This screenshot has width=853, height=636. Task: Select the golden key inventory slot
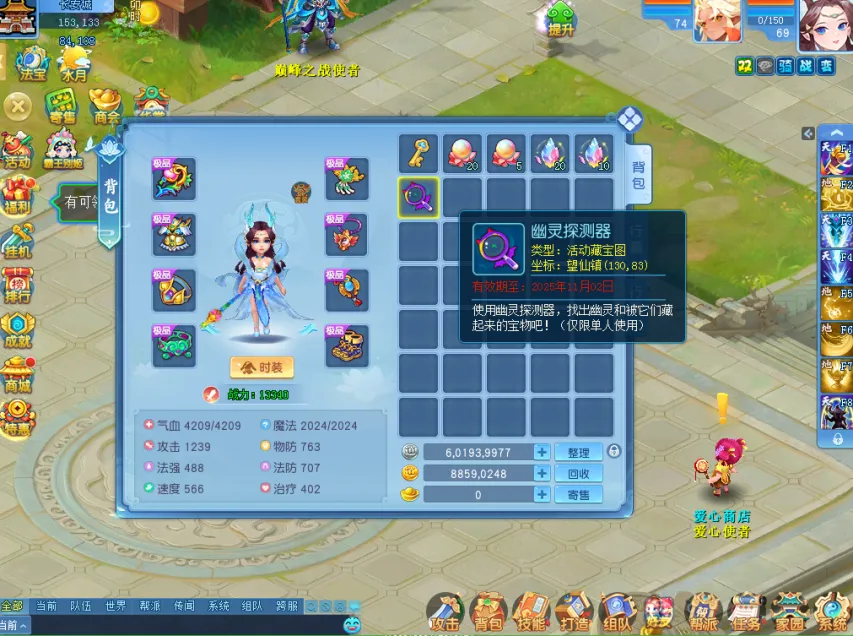(x=418, y=153)
